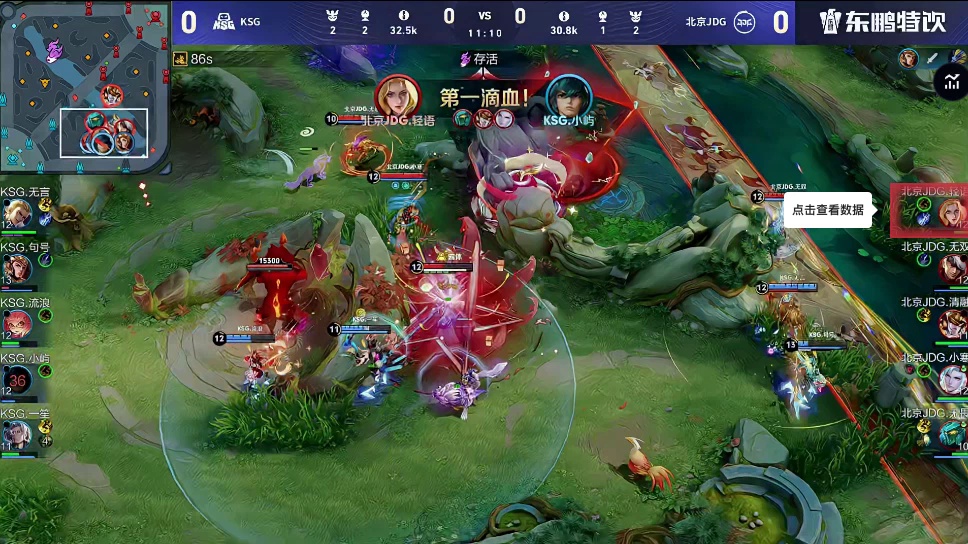Choose 北京JDG.无双 player portrait
Viewport: 968px width, 544px height.
[951, 267]
